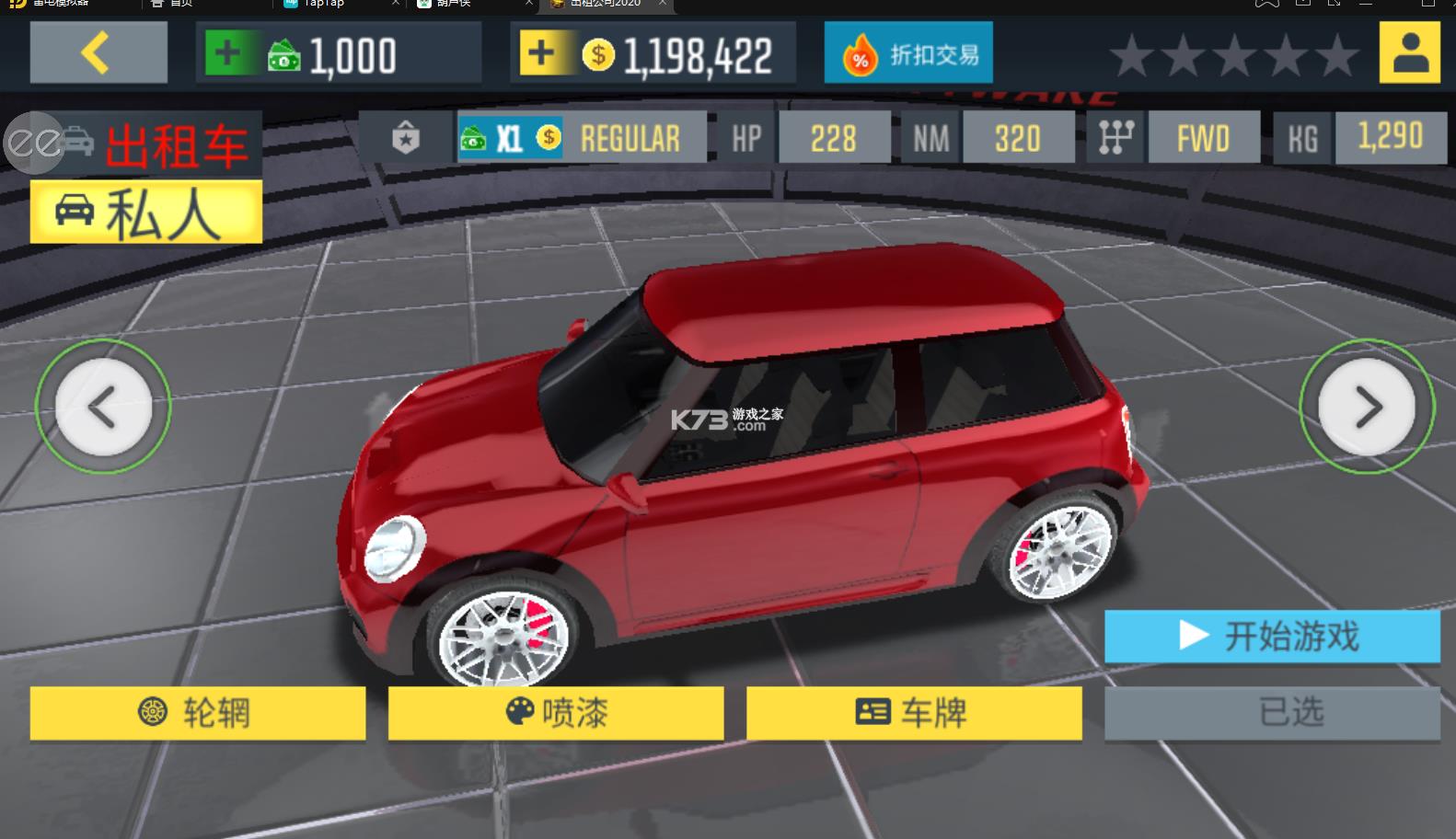Viewport: 1456px width, 839px height.
Task: Click the 已选 selected button
Action: [x=1272, y=711]
